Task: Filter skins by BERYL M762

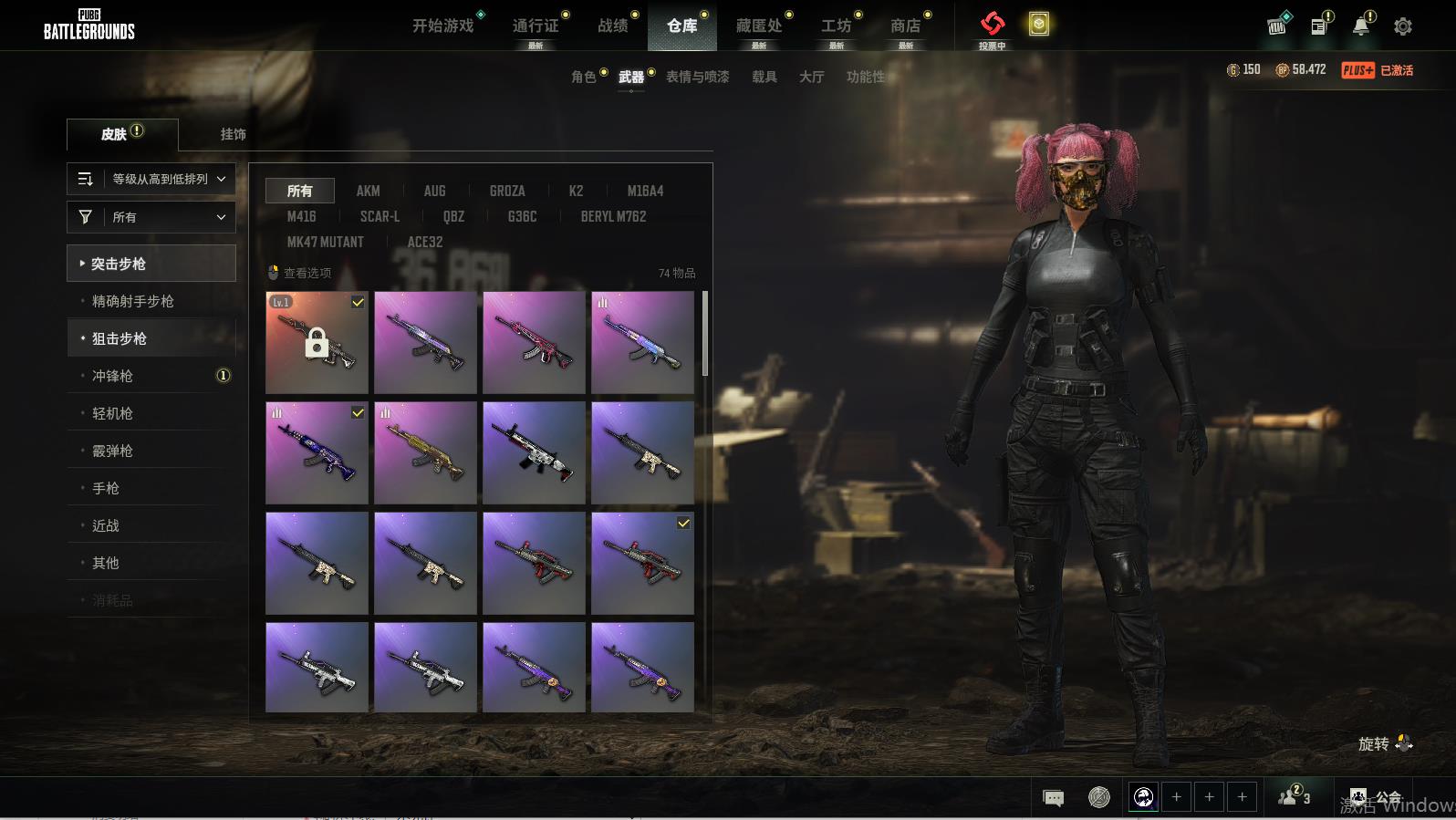Action: tap(613, 216)
